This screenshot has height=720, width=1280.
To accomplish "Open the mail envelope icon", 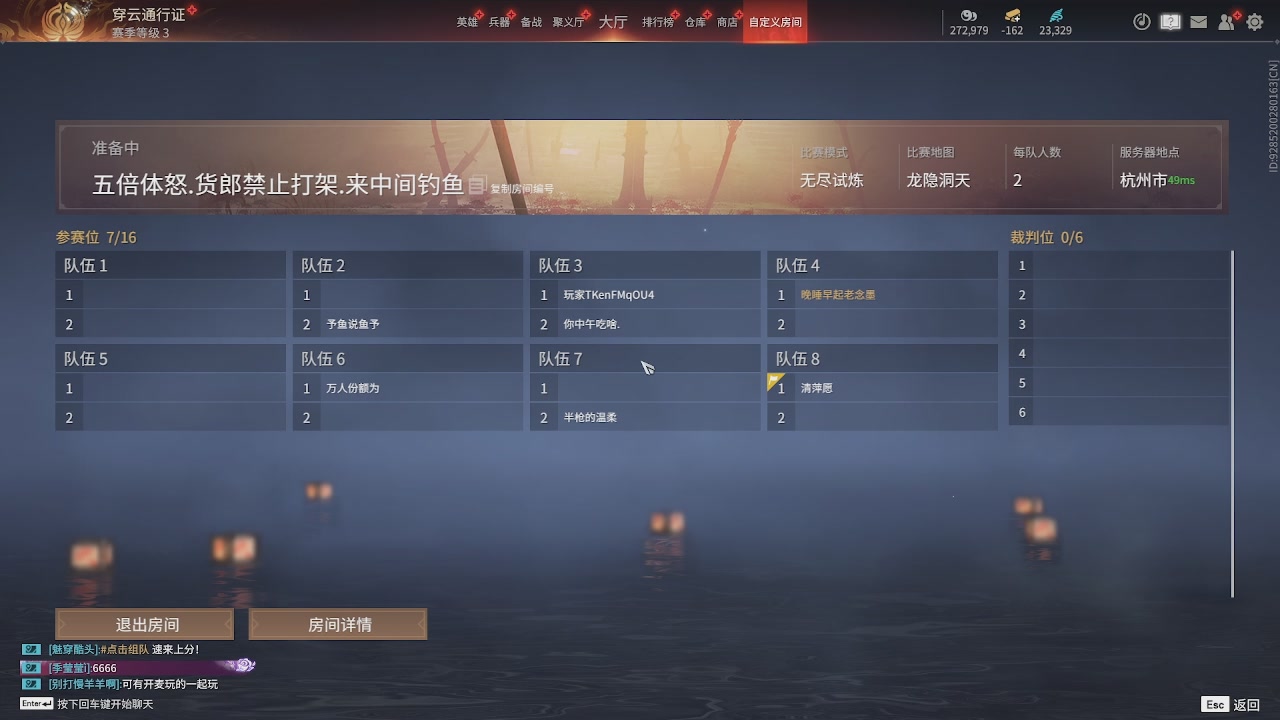I will 1198,21.
